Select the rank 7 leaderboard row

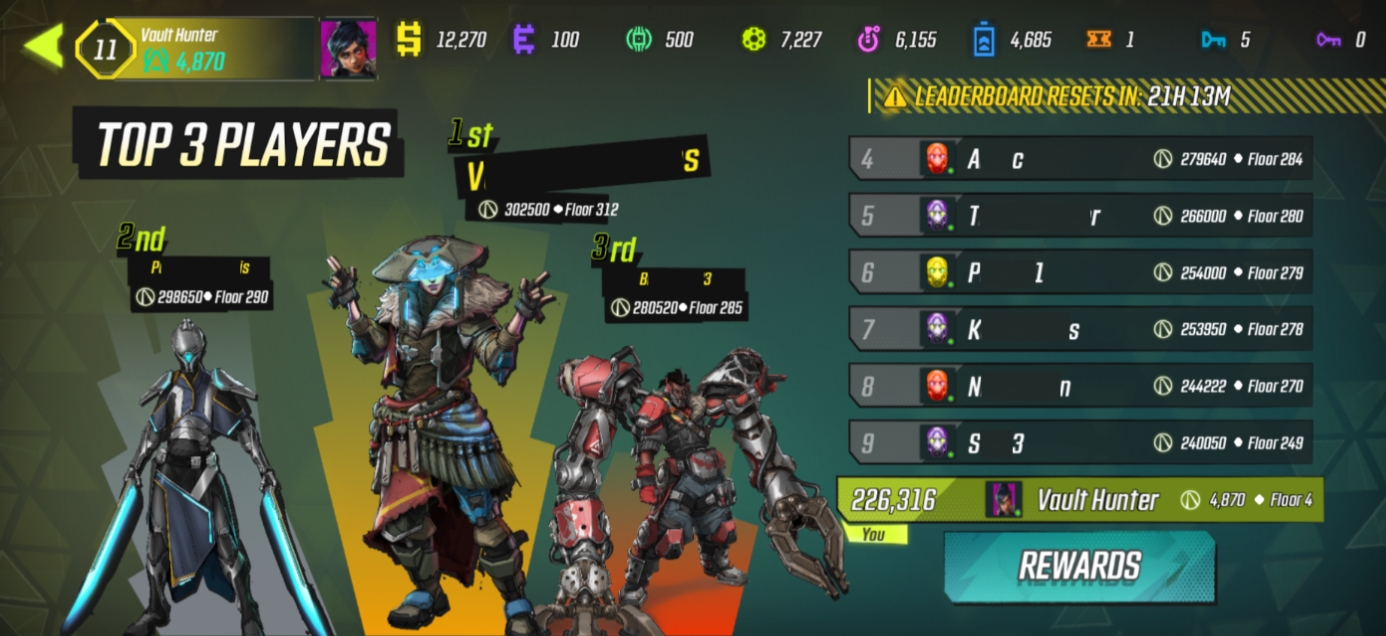coord(1080,329)
